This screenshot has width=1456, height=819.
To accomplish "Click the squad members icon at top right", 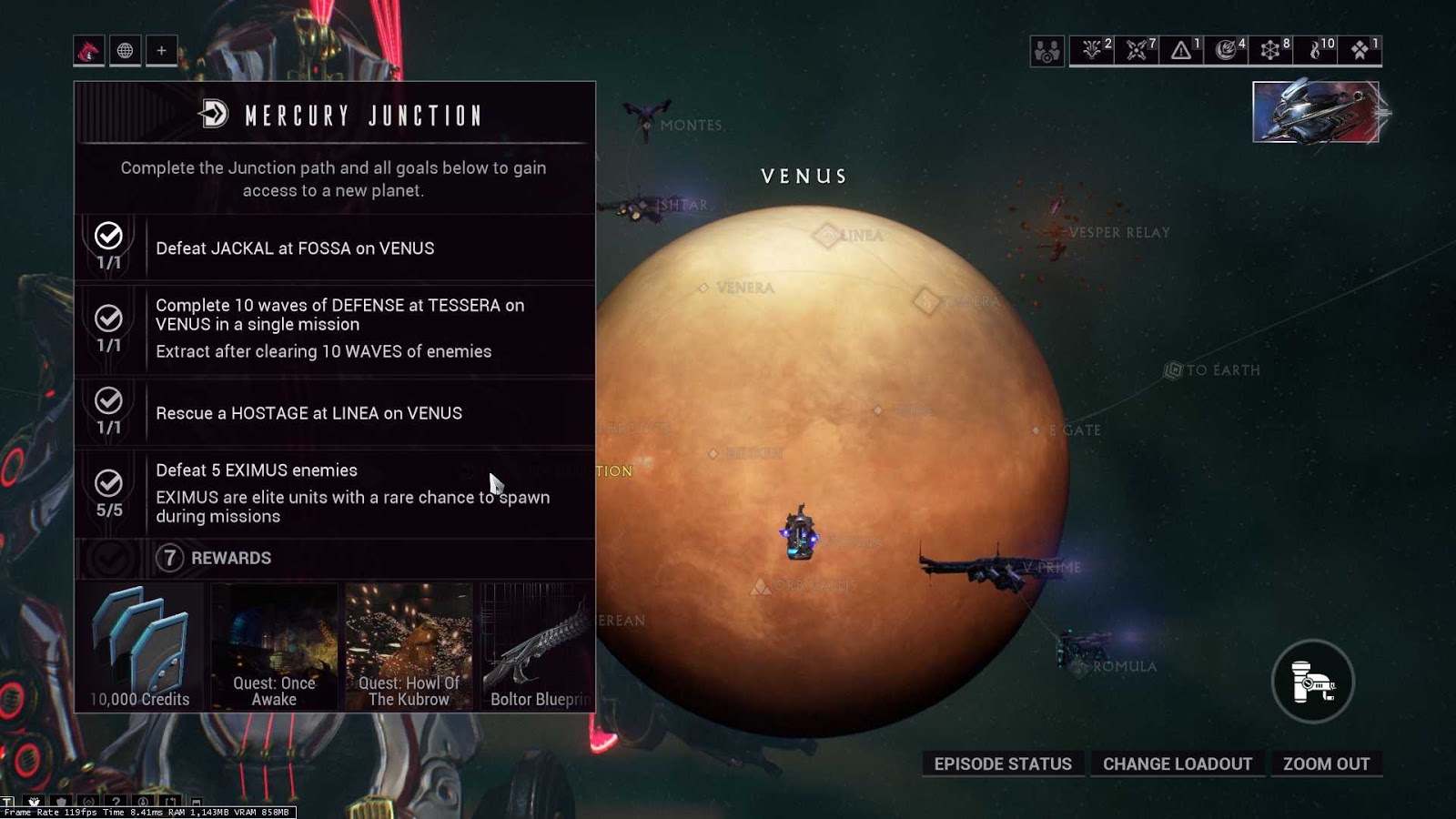I will (1046, 51).
